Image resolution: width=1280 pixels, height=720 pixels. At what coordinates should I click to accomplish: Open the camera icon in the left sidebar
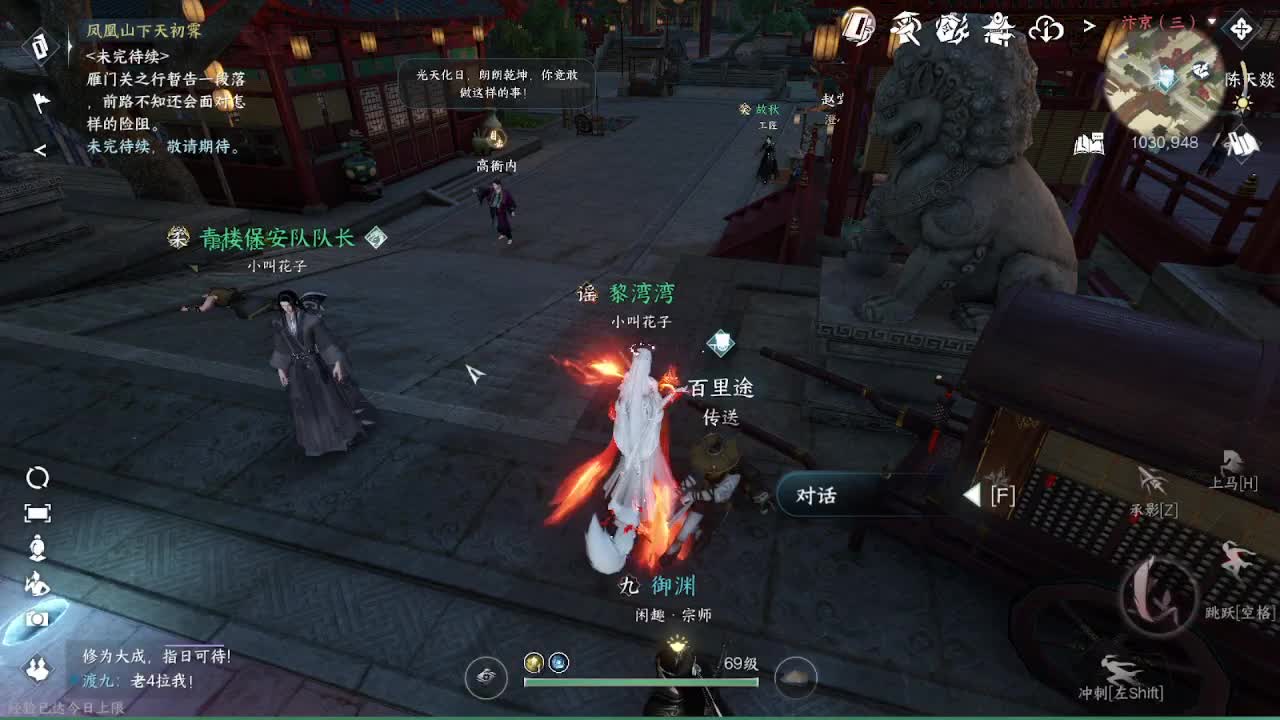[x=36, y=618]
